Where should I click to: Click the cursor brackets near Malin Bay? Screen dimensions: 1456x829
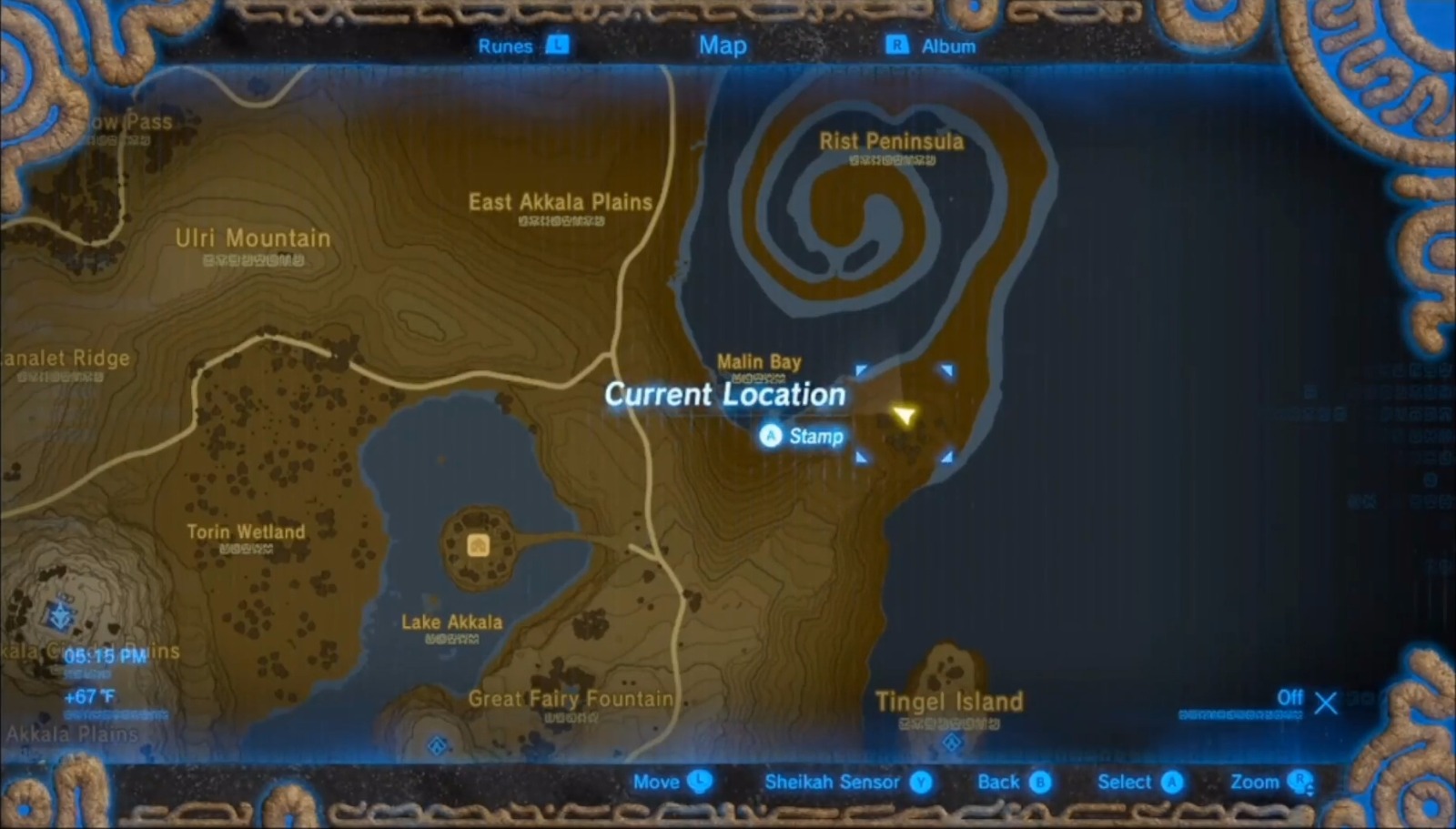coord(904,414)
